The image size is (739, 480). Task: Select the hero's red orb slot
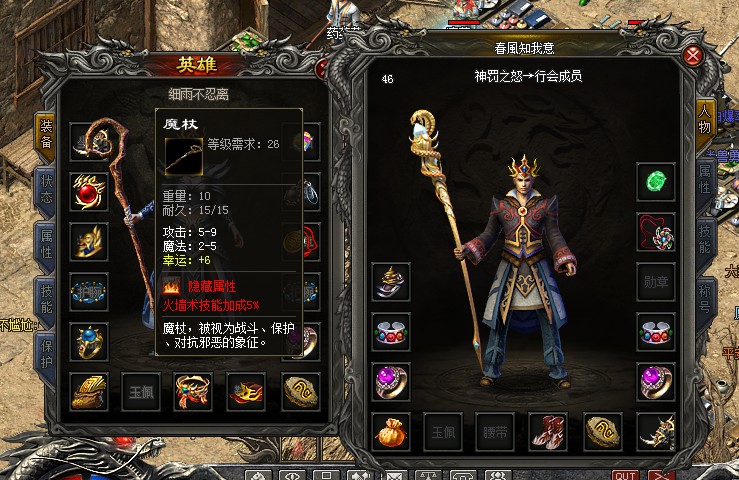point(88,189)
